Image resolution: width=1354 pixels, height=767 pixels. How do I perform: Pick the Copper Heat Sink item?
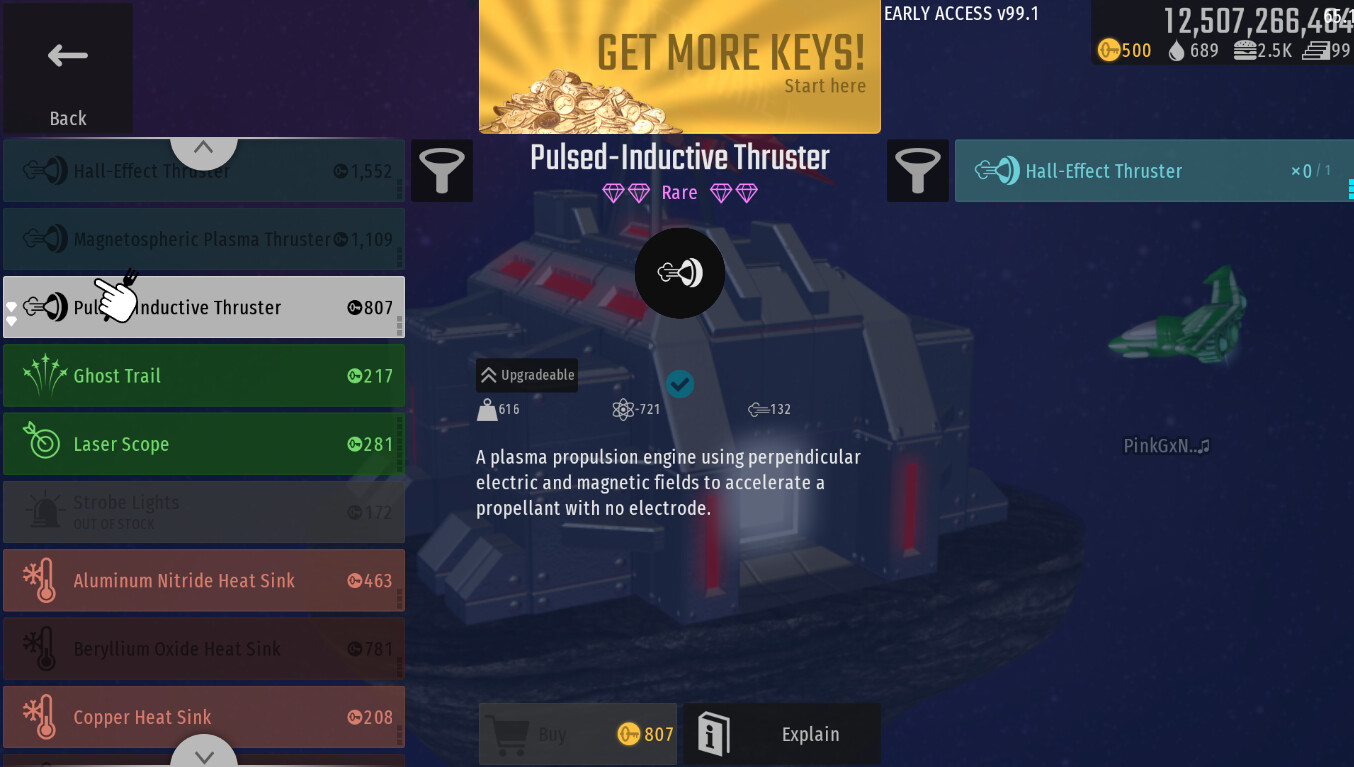(x=204, y=717)
